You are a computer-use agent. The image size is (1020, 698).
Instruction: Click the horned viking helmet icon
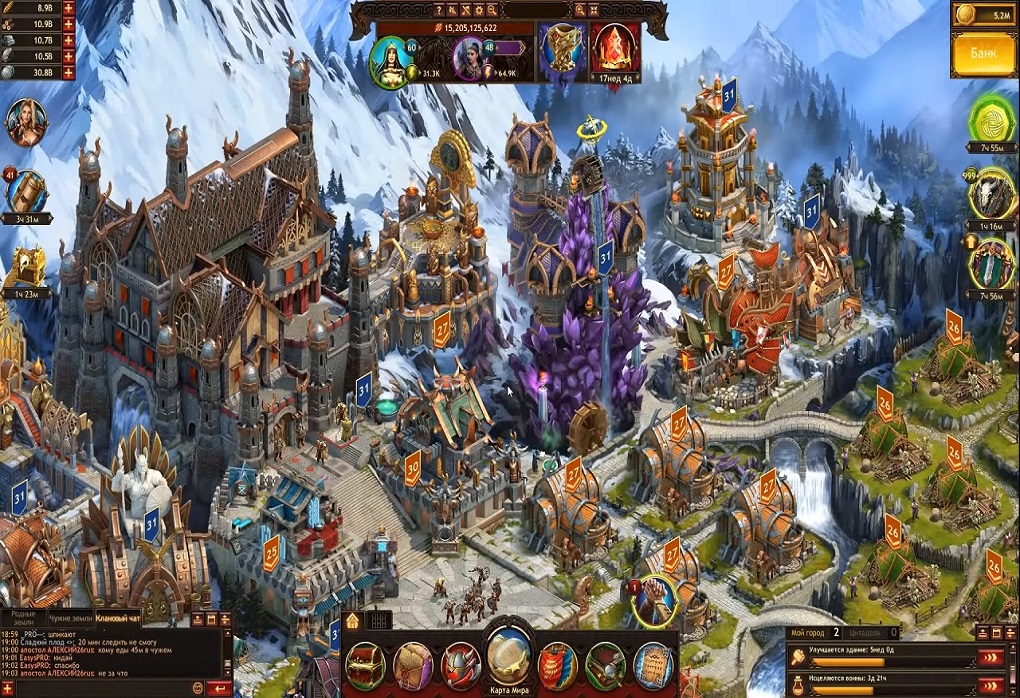coord(461,664)
